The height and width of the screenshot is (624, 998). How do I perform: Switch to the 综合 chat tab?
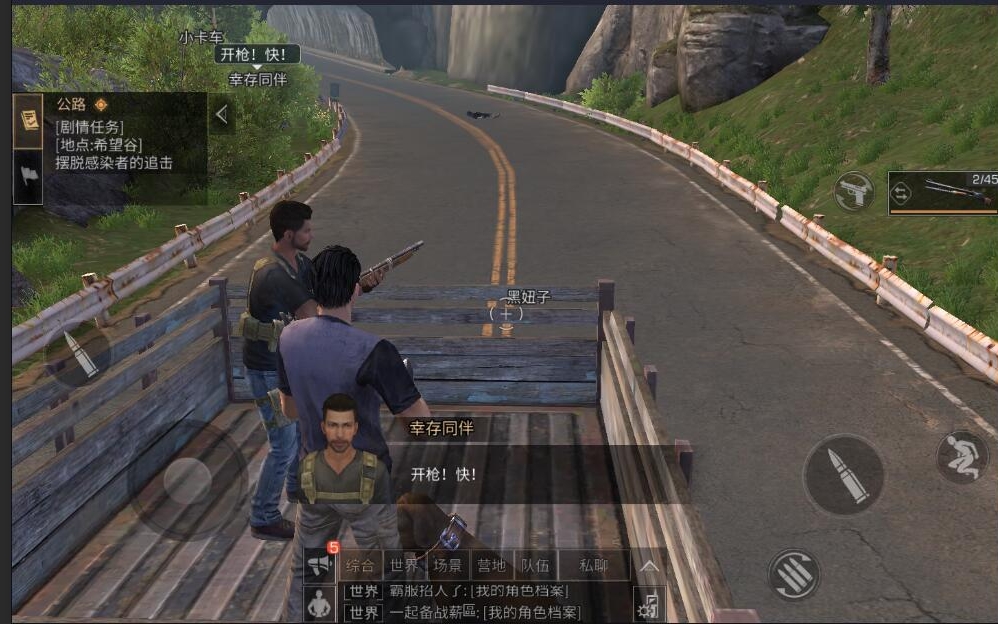click(x=360, y=565)
